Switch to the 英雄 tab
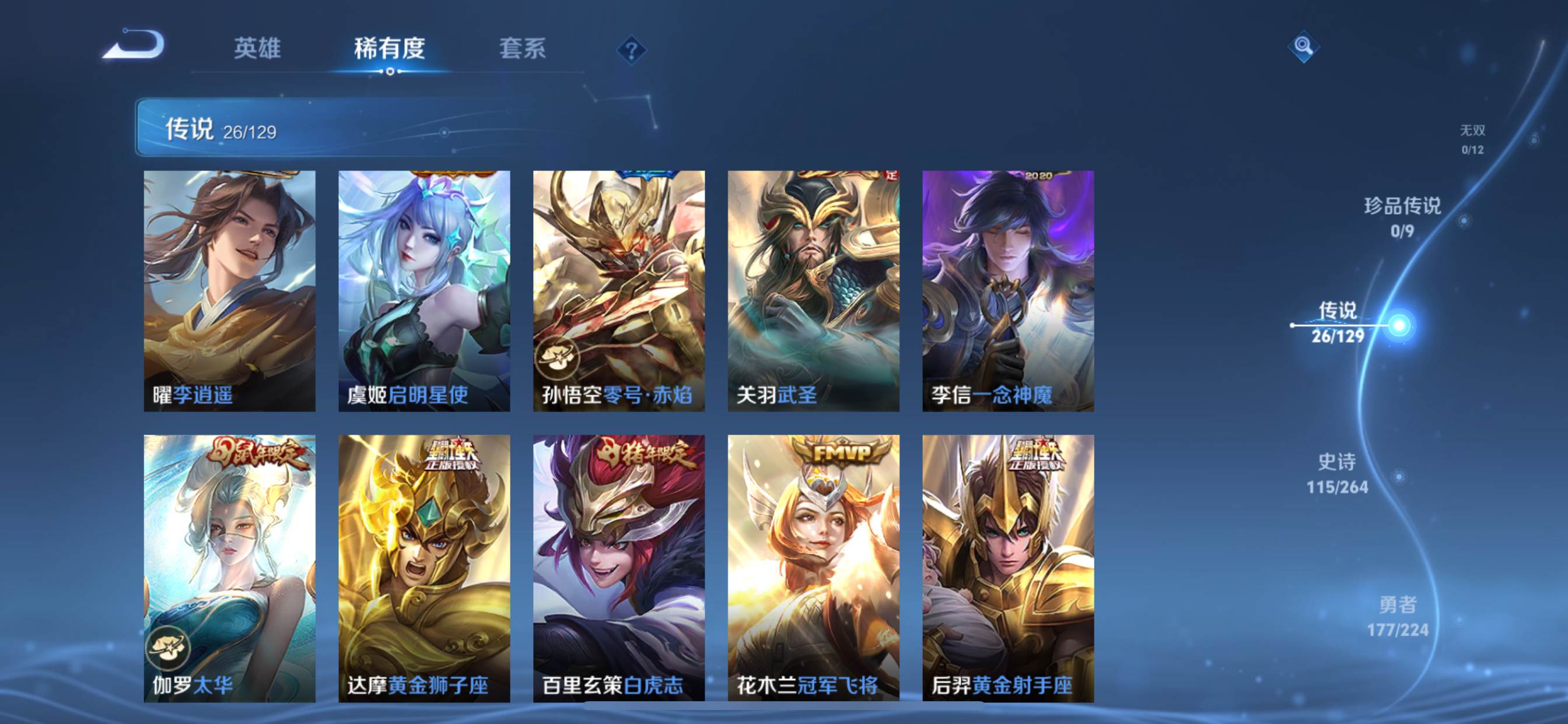The image size is (1568, 724). click(257, 48)
